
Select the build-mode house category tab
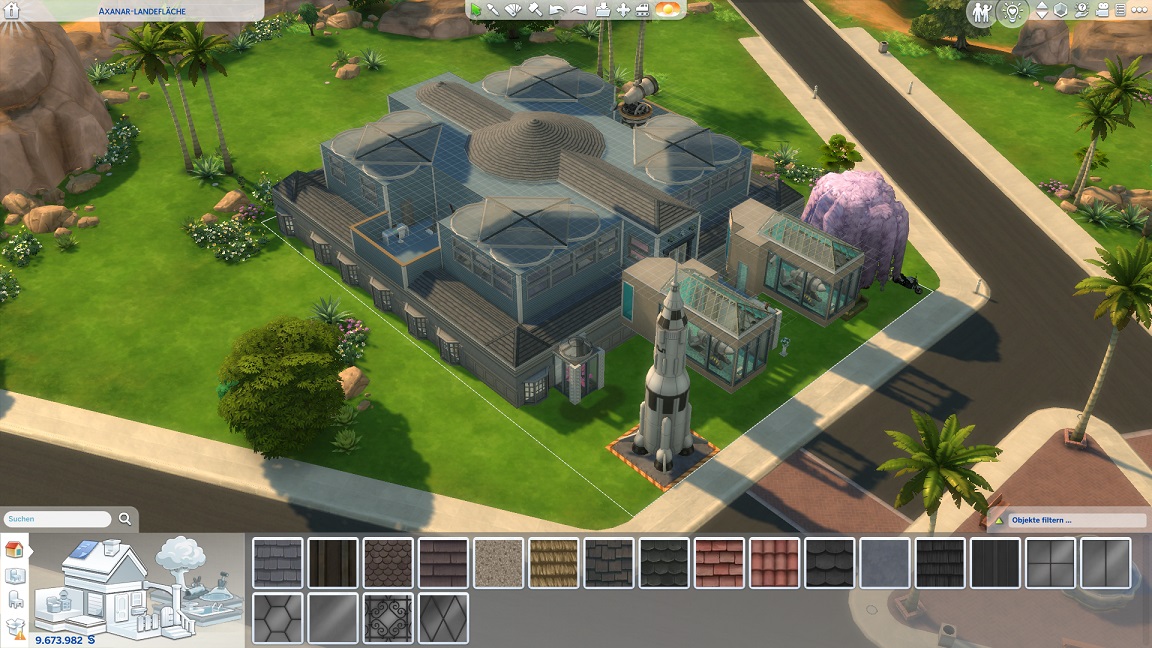pos(15,549)
